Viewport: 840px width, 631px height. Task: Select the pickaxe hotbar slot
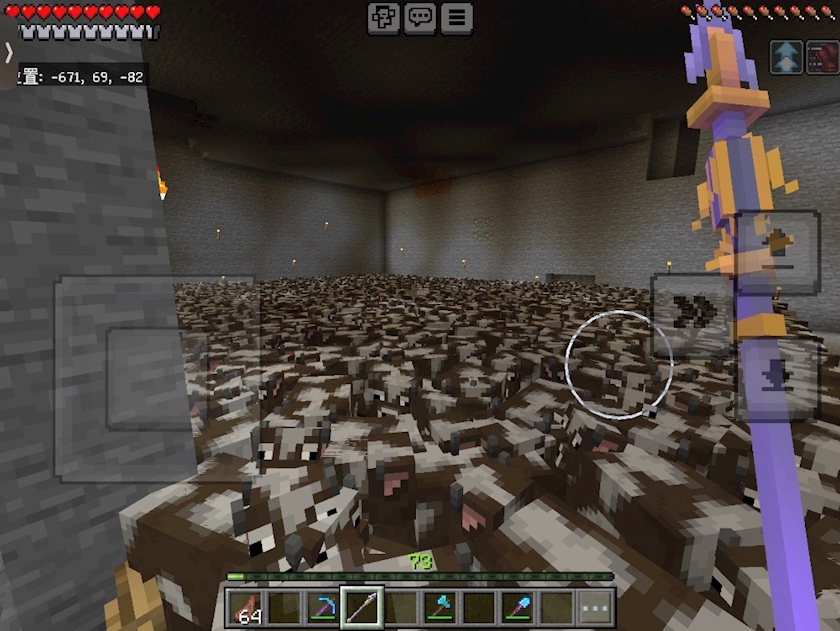click(x=322, y=607)
